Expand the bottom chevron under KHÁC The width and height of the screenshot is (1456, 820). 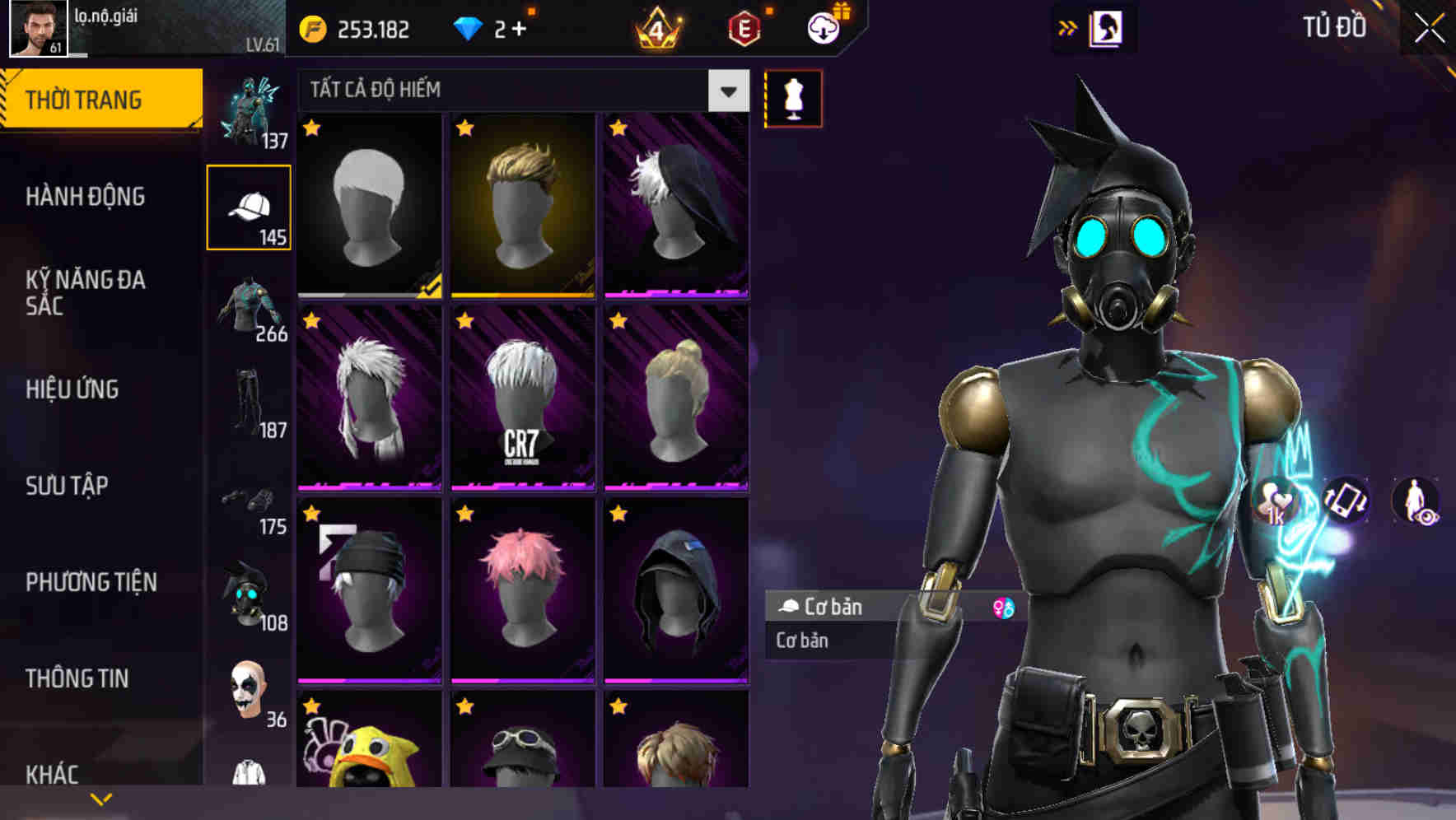[x=101, y=798]
